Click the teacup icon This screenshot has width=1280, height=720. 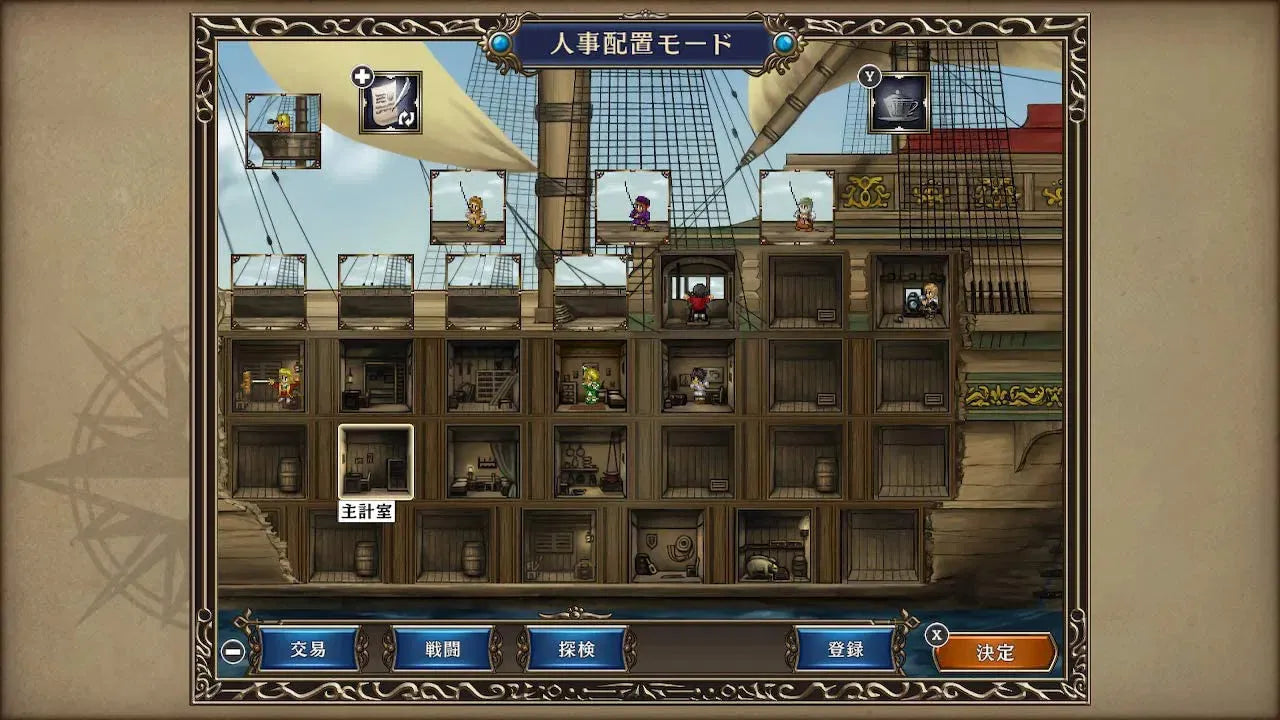(x=898, y=103)
